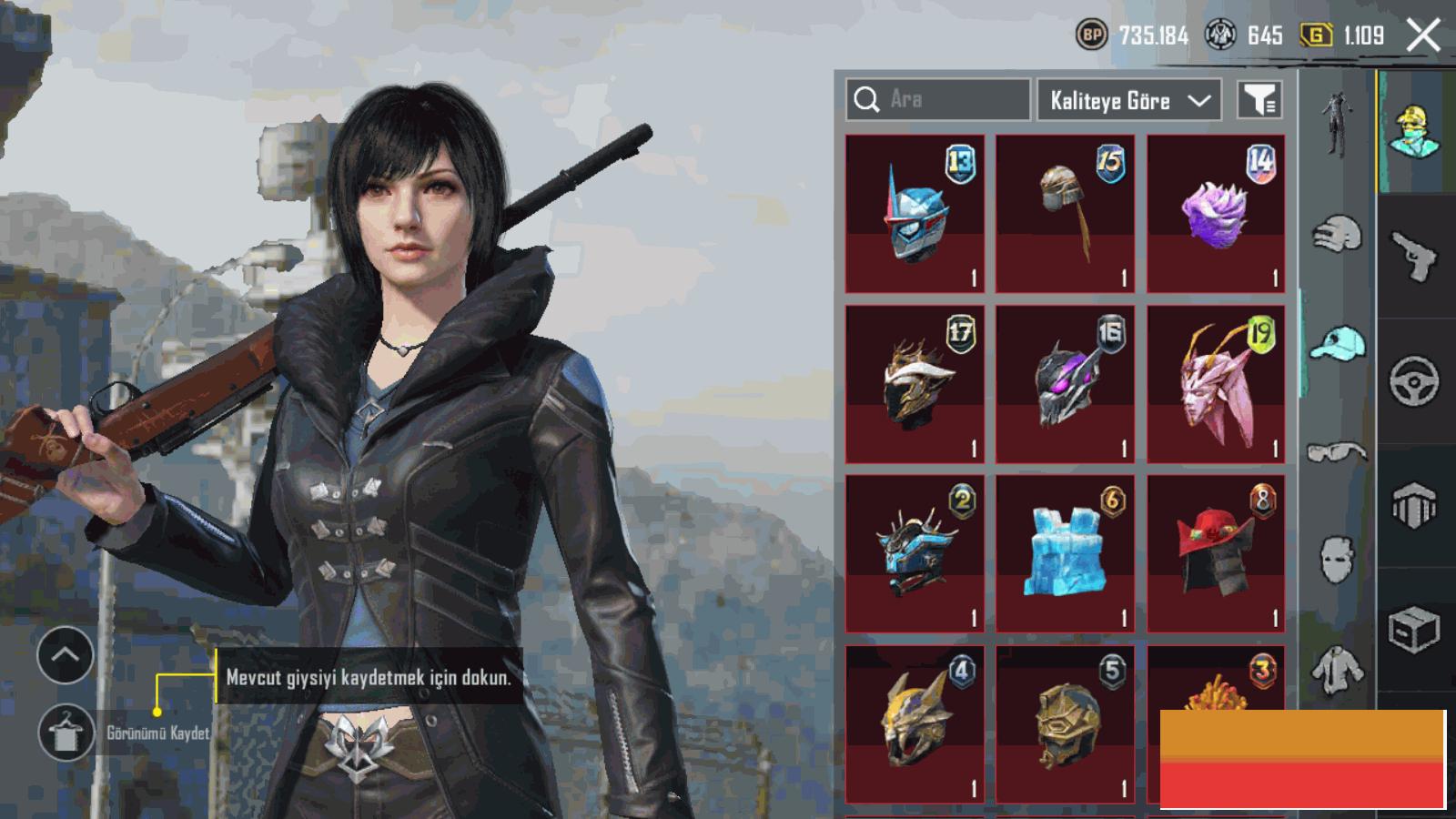The width and height of the screenshot is (1456, 819).
Task: Switch to the cap headwear category
Action: (x=1337, y=344)
